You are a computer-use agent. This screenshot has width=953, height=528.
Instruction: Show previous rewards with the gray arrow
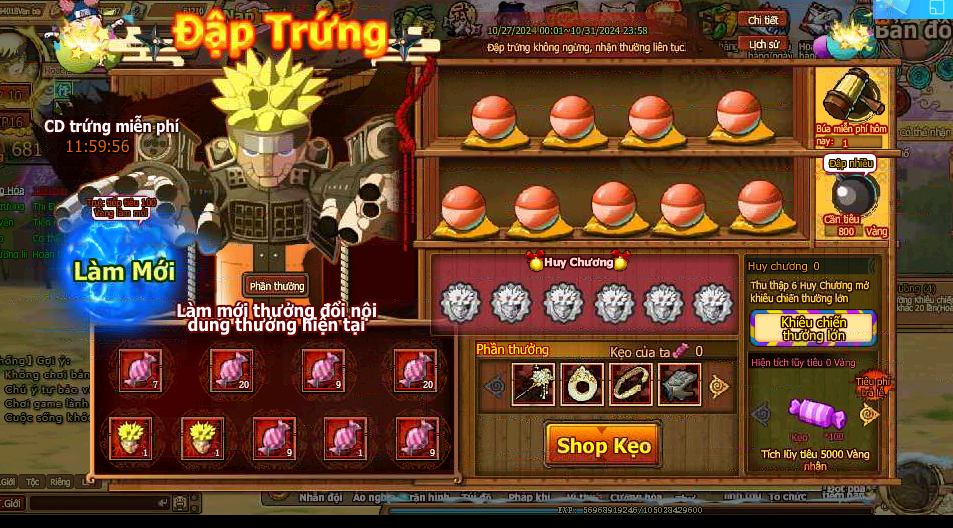(x=493, y=385)
